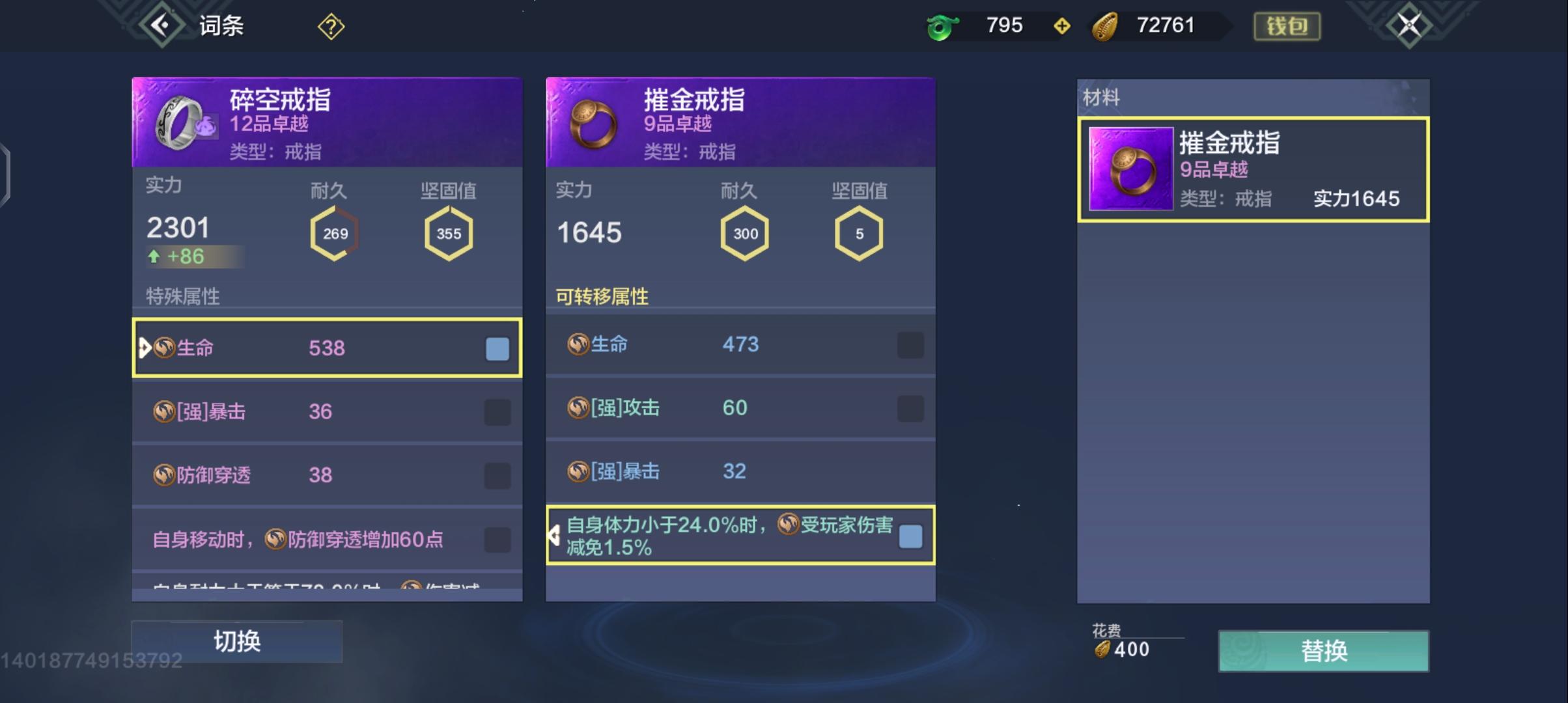This screenshot has height=703, width=1568.
Task: Check the box next to 生命 538
Action: 497,349
